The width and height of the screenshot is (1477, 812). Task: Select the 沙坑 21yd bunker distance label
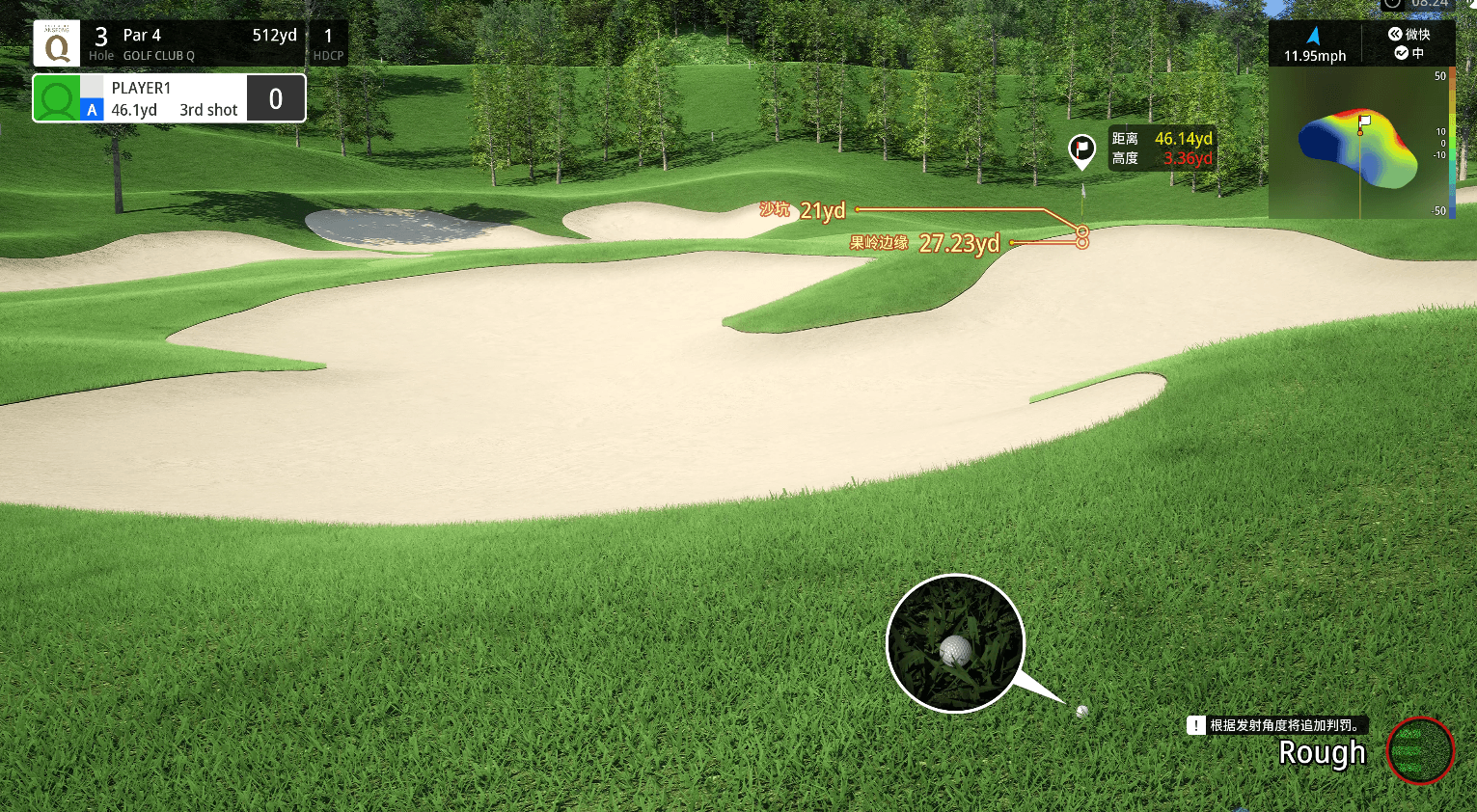point(803,210)
